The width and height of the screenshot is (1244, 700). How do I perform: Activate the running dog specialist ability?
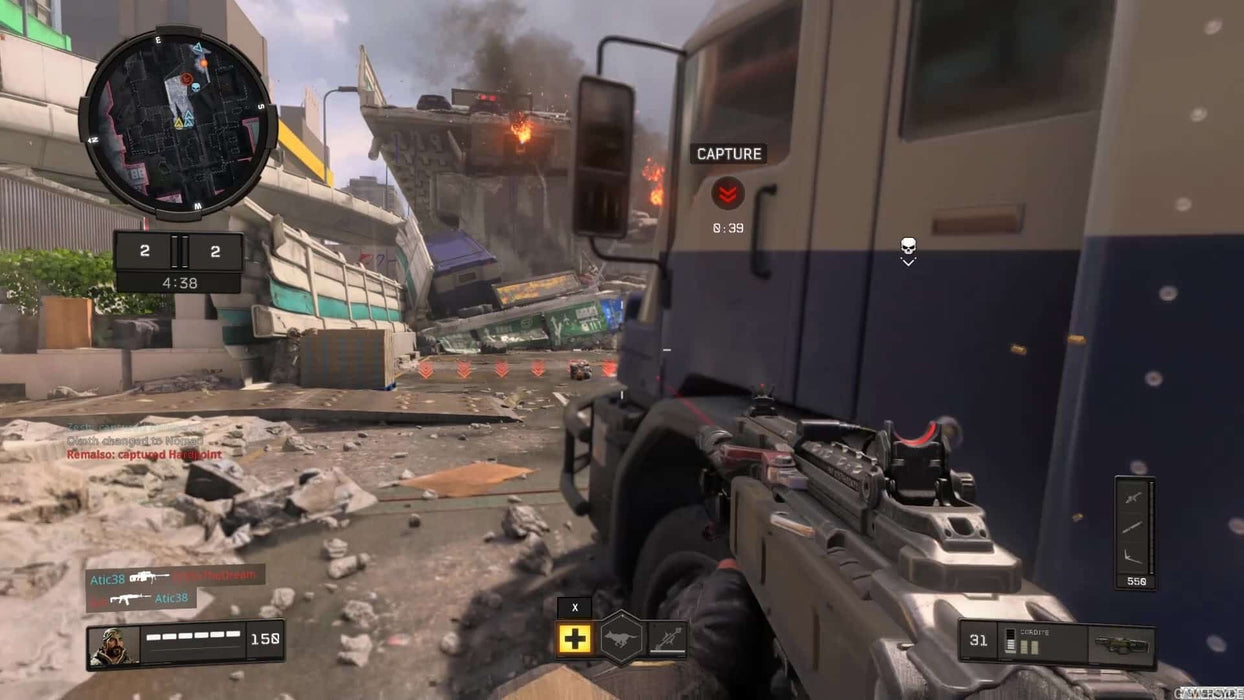click(620, 638)
